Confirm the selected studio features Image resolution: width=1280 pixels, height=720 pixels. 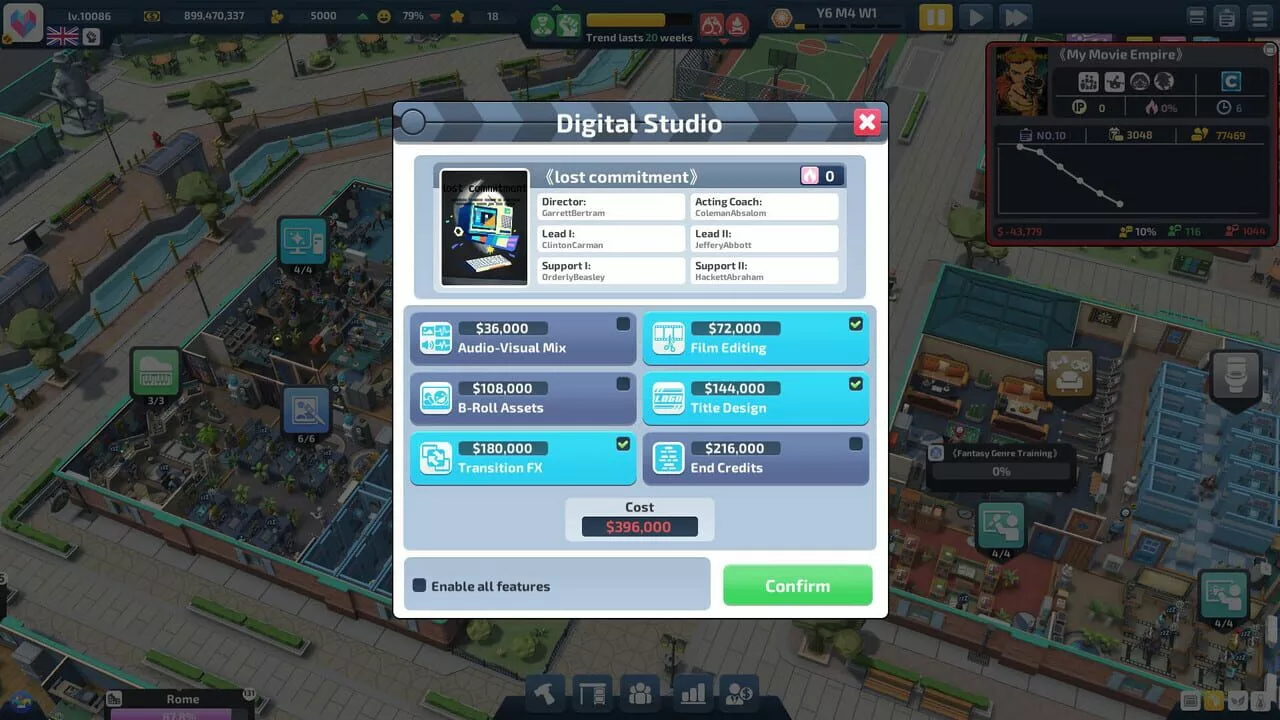(x=797, y=586)
